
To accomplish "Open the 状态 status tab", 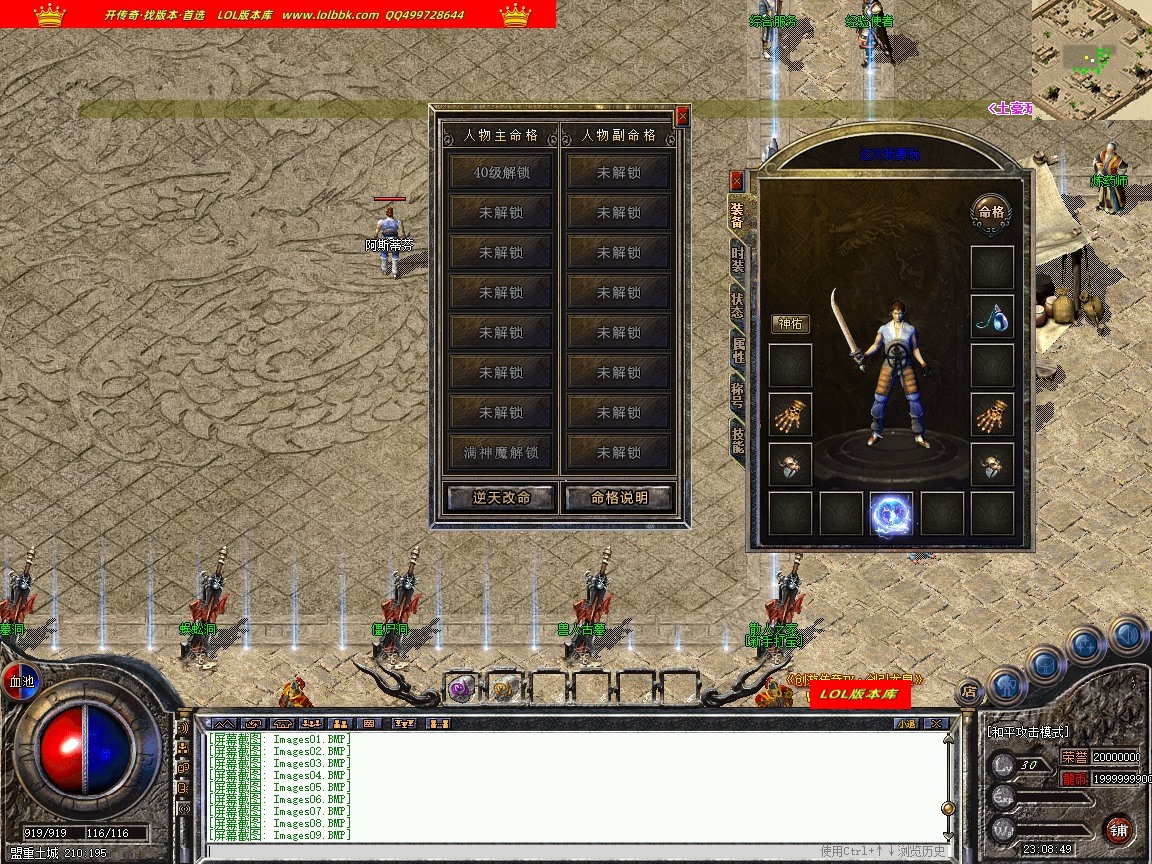I will [737, 306].
